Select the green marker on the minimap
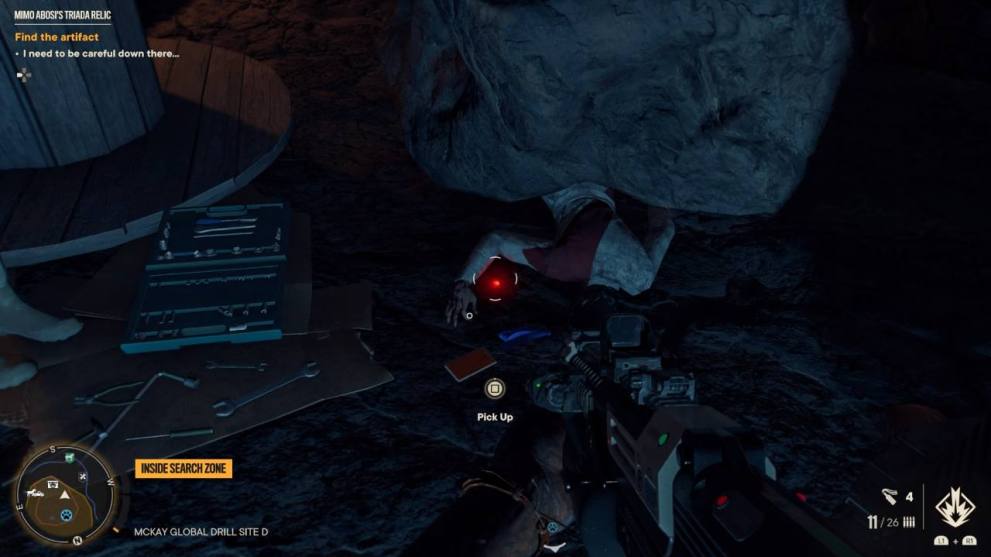The image size is (991, 557). click(68, 457)
